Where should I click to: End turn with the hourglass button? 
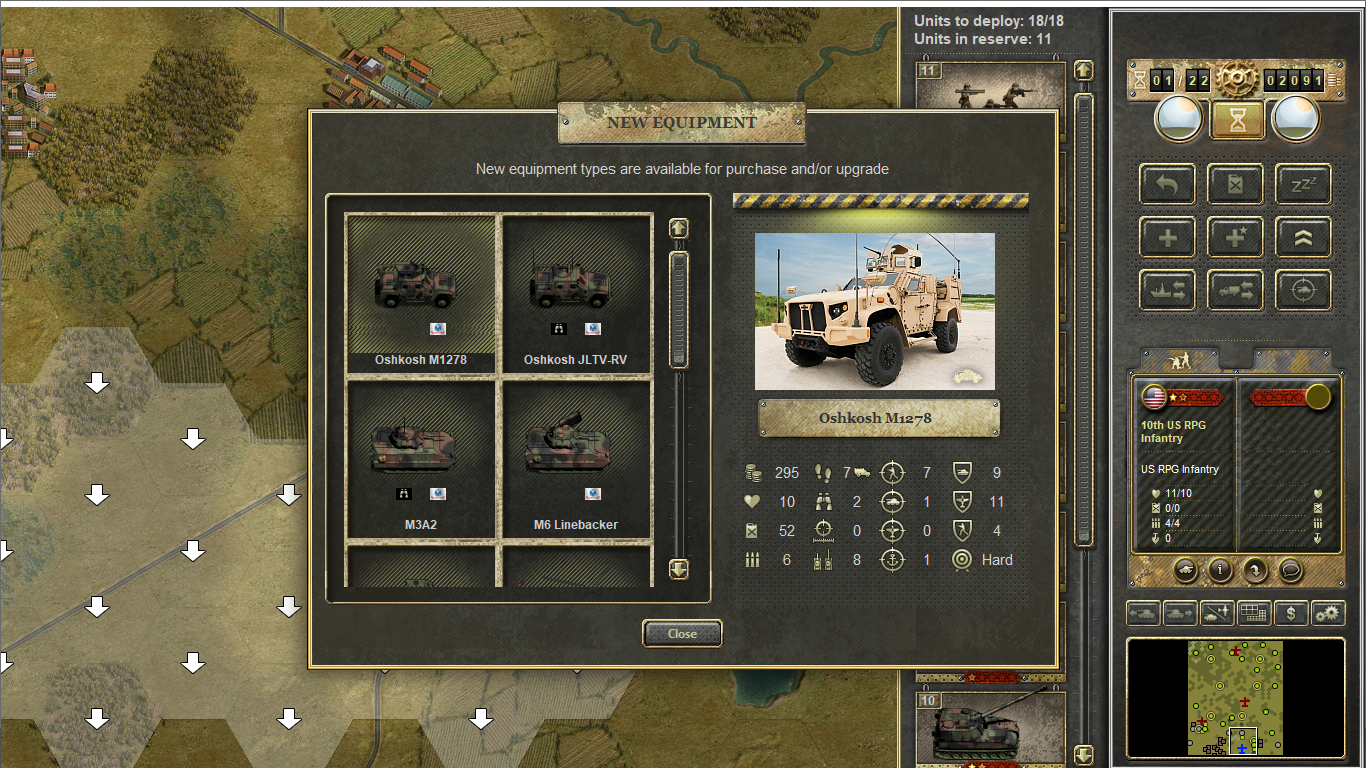(1238, 120)
